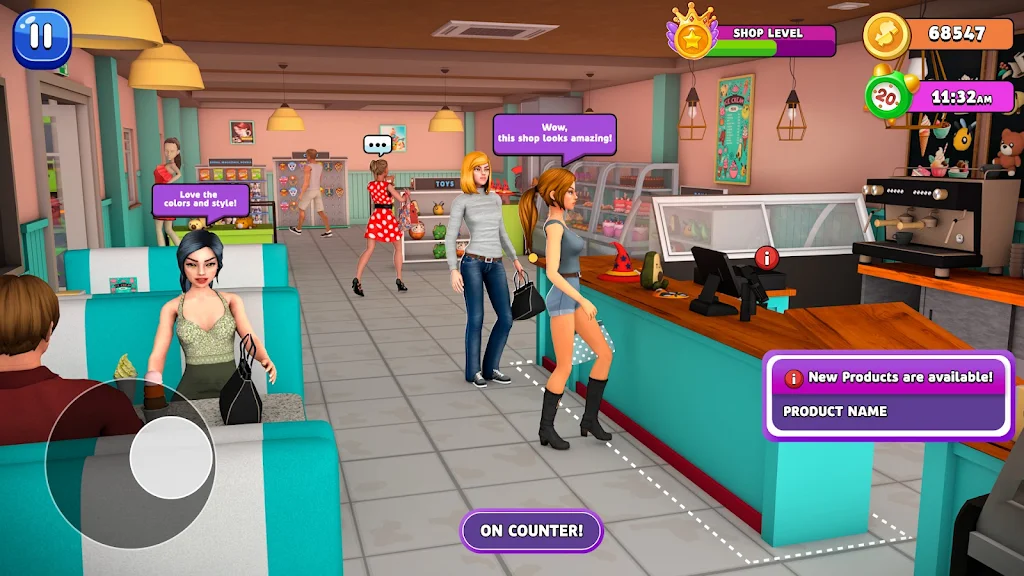1024x576 pixels.
Task: Touch the virtual joystick thumb pad
Action: pyautogui.click(x=171, y=458)
